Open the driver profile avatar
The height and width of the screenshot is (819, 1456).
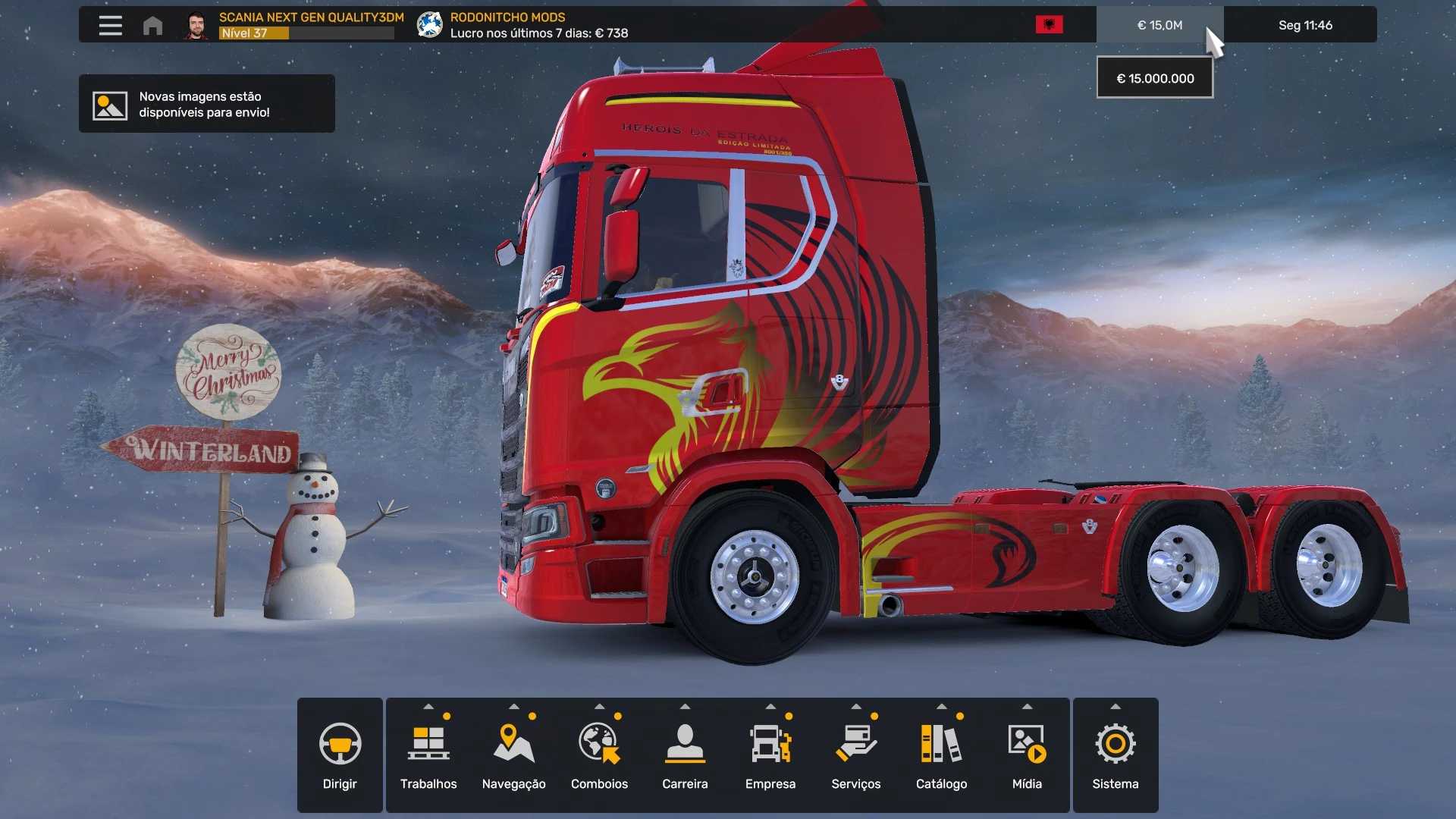pos(196,25)
